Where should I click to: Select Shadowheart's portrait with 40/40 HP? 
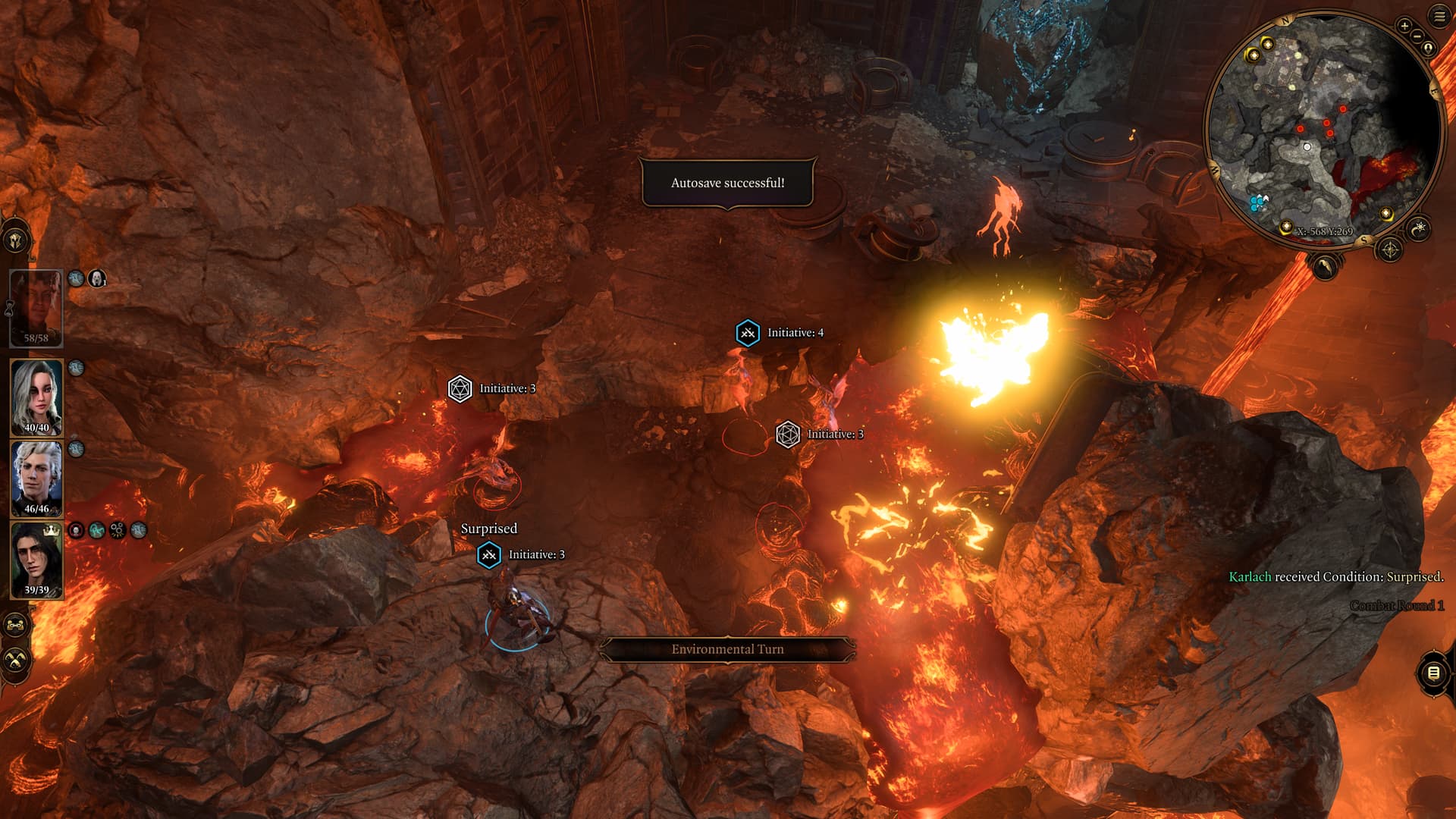point(36,397)
